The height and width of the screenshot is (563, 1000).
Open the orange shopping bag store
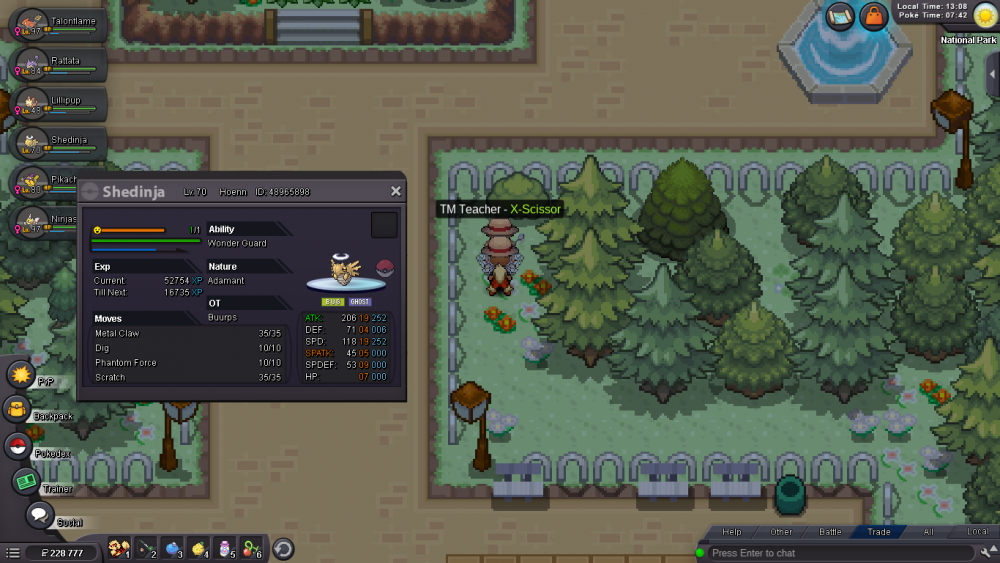pos(874,16)
